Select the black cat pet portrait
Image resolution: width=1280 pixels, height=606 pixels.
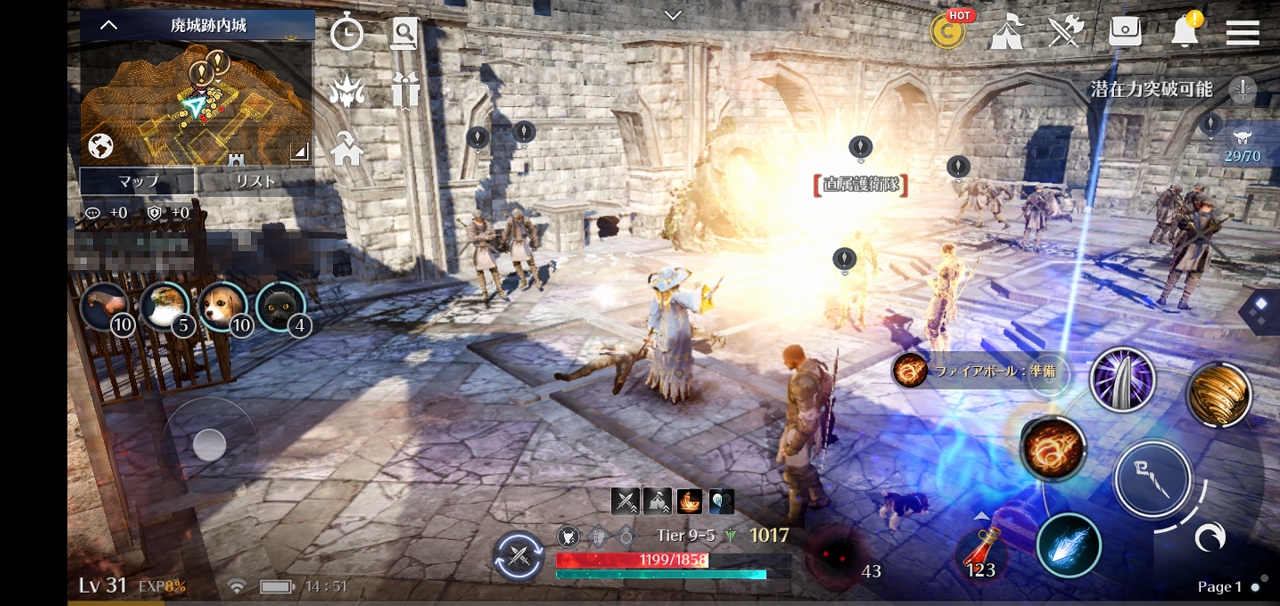coord(280,306)
